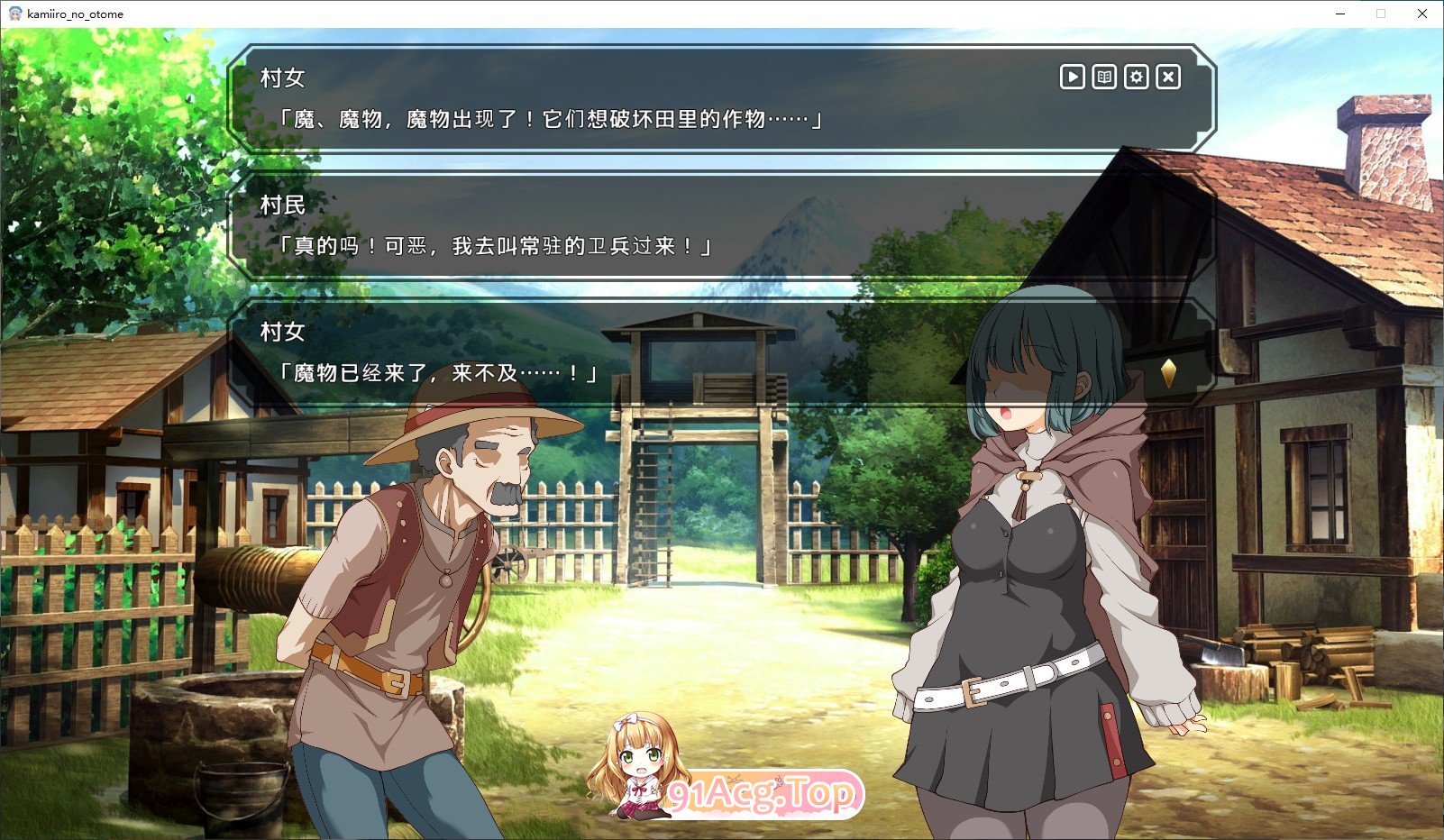Click the gear icon to adjust text speed
The image size is (1444, 840).
point(1137,77)
